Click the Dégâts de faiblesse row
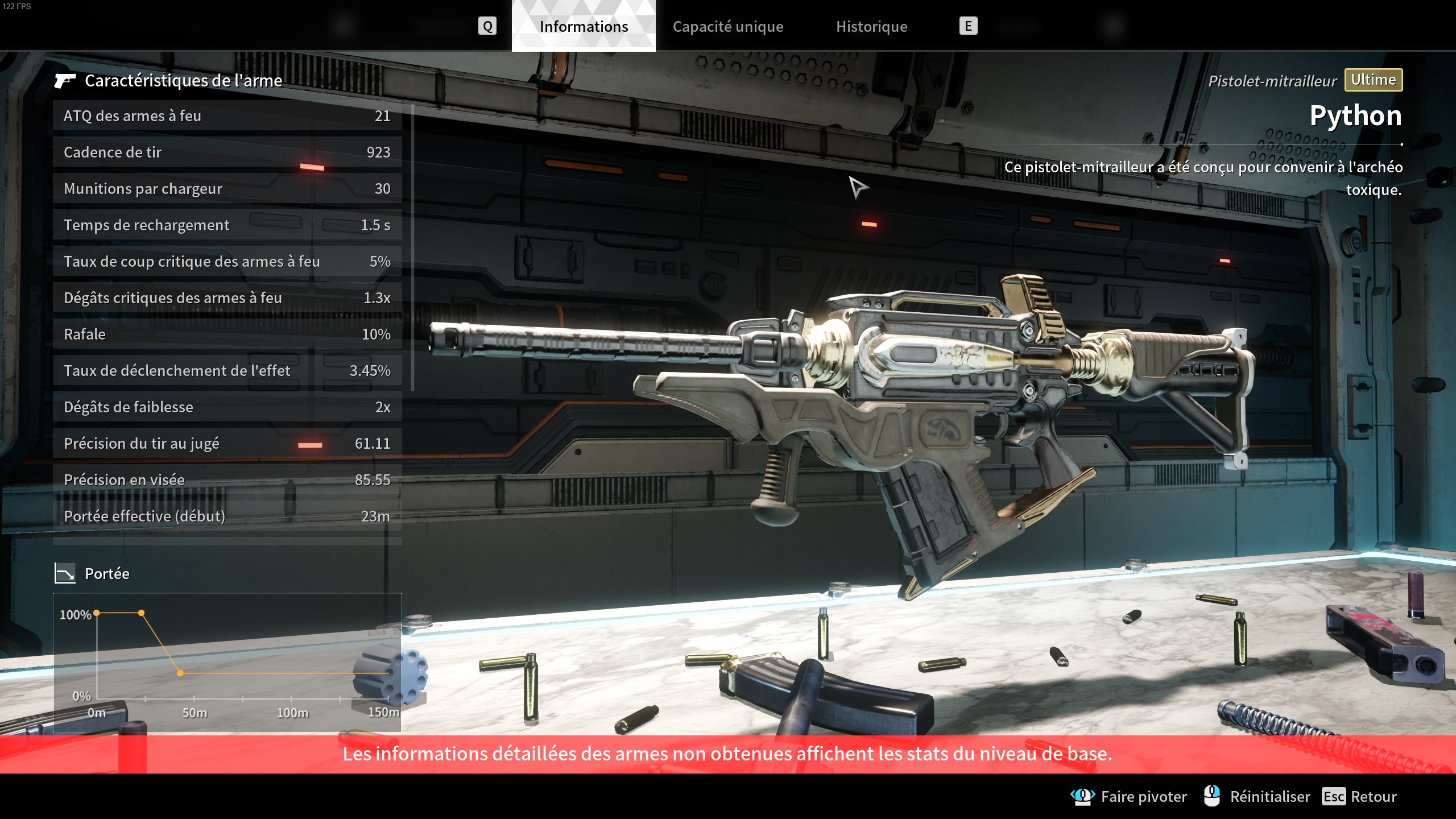Image resolution: width=1456 pixels, height=819 pixels. tap(227, 407)
